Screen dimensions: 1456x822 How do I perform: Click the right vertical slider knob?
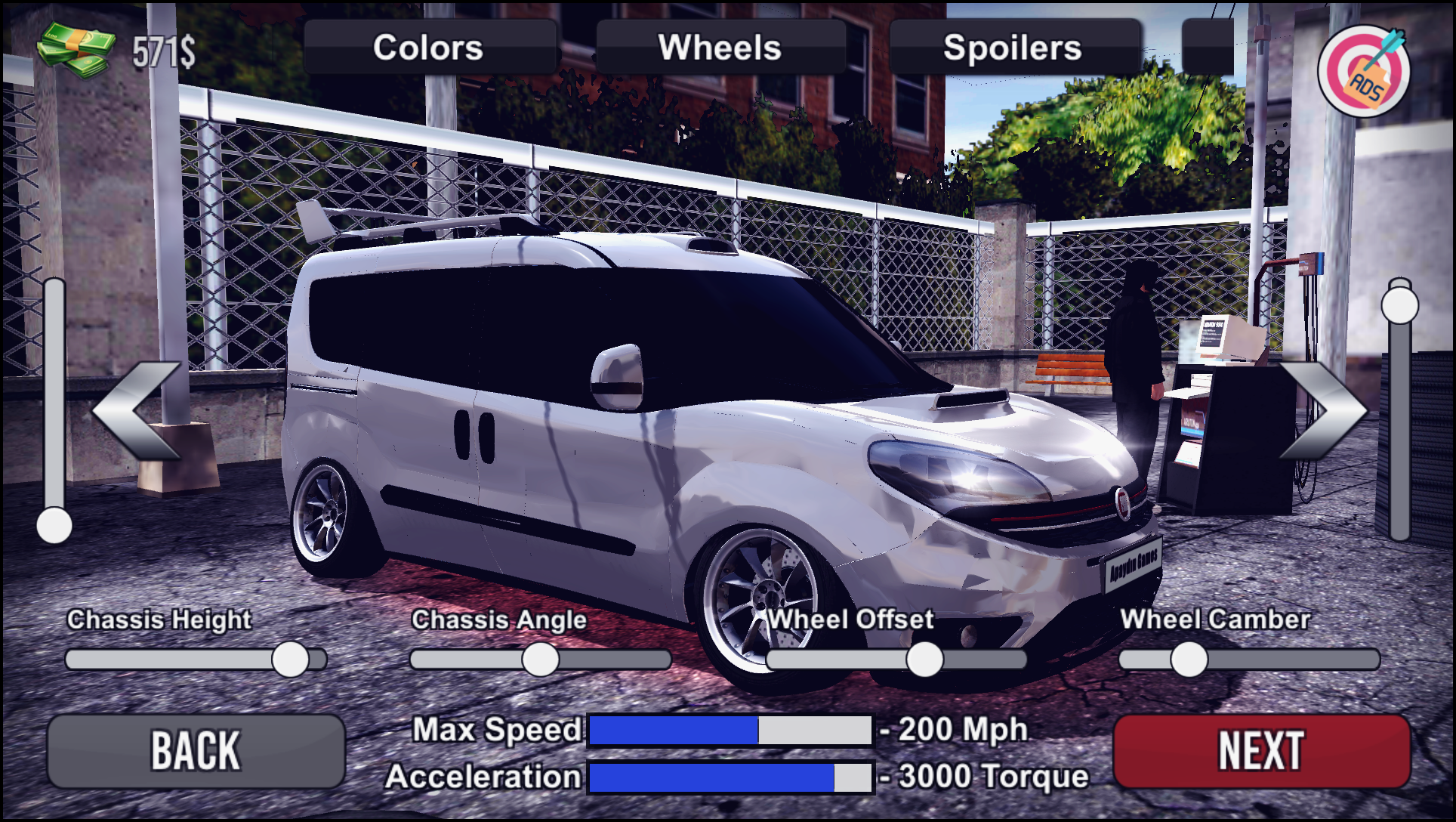point(1401,304)
